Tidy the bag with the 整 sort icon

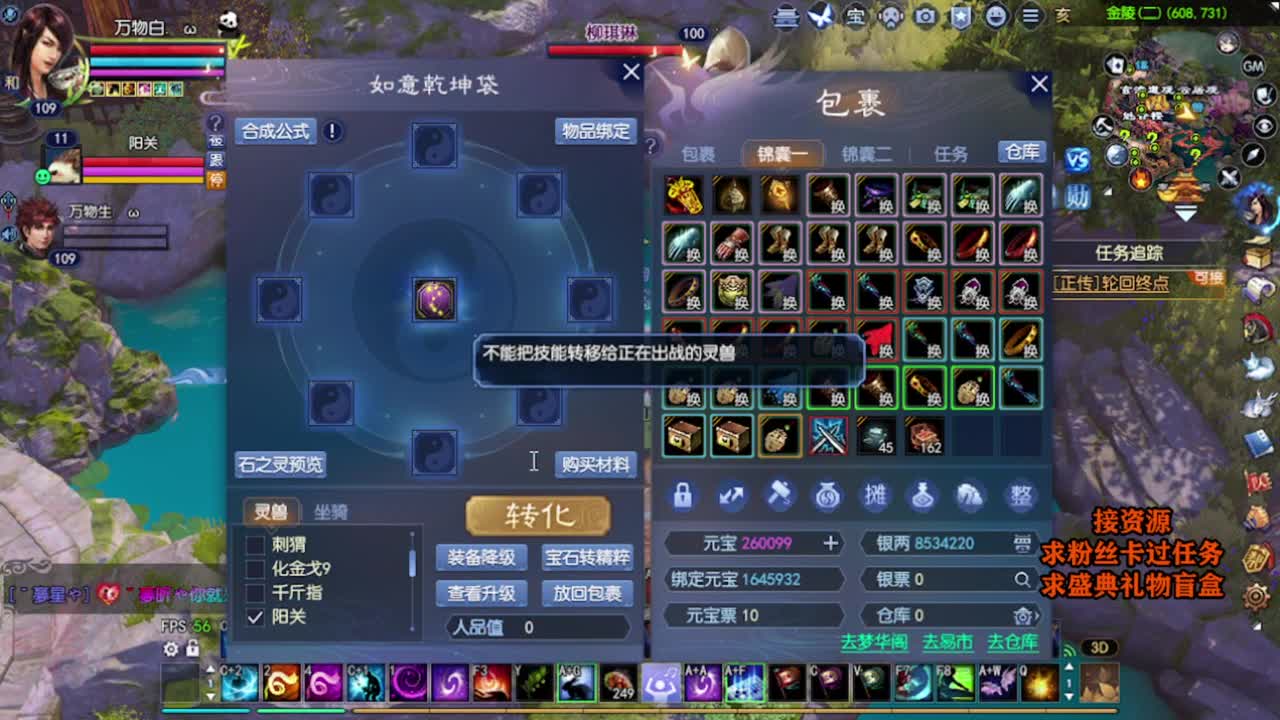click(1020, 497)
